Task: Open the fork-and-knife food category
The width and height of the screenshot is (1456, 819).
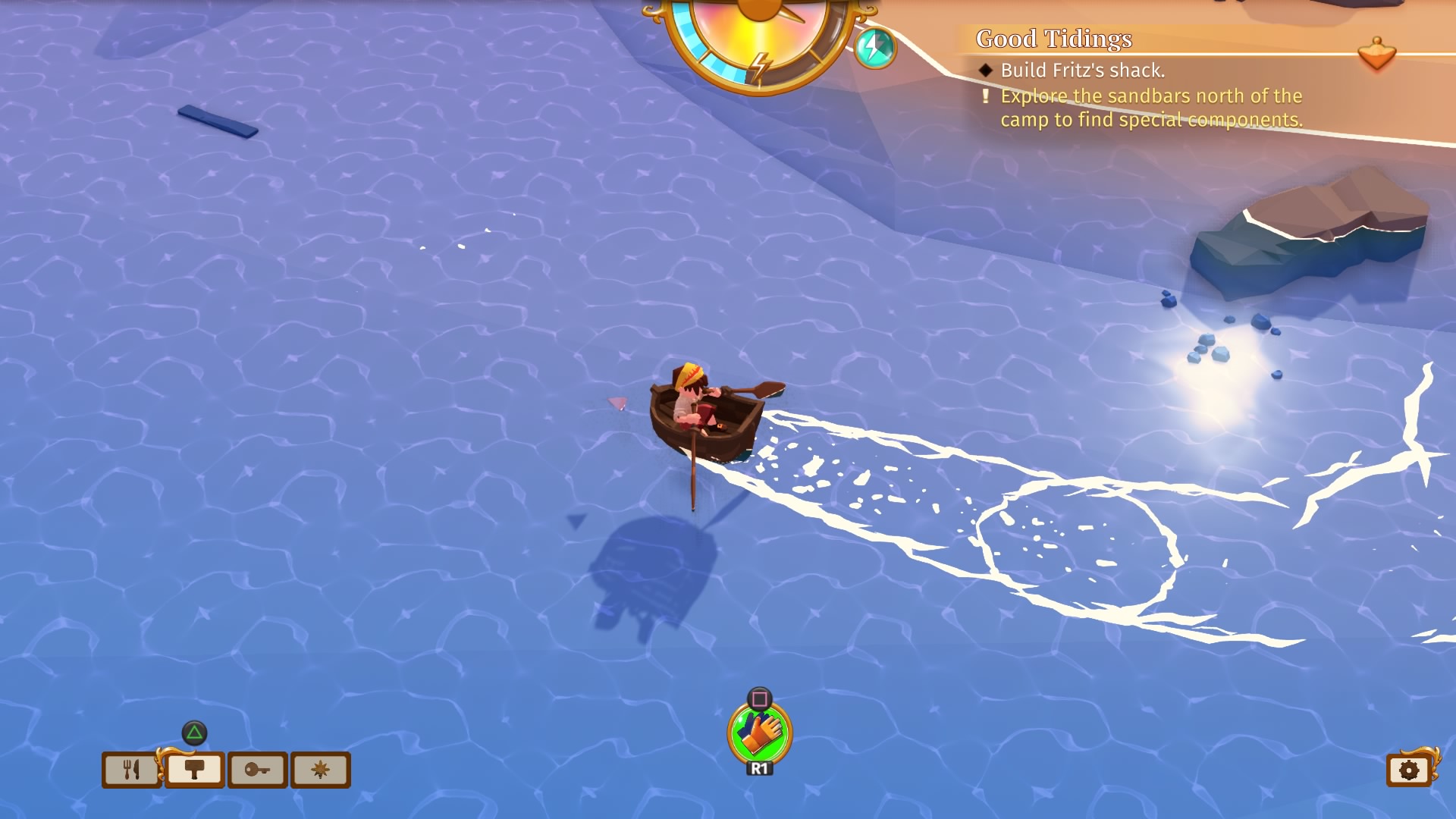Action: click(130, 770)
